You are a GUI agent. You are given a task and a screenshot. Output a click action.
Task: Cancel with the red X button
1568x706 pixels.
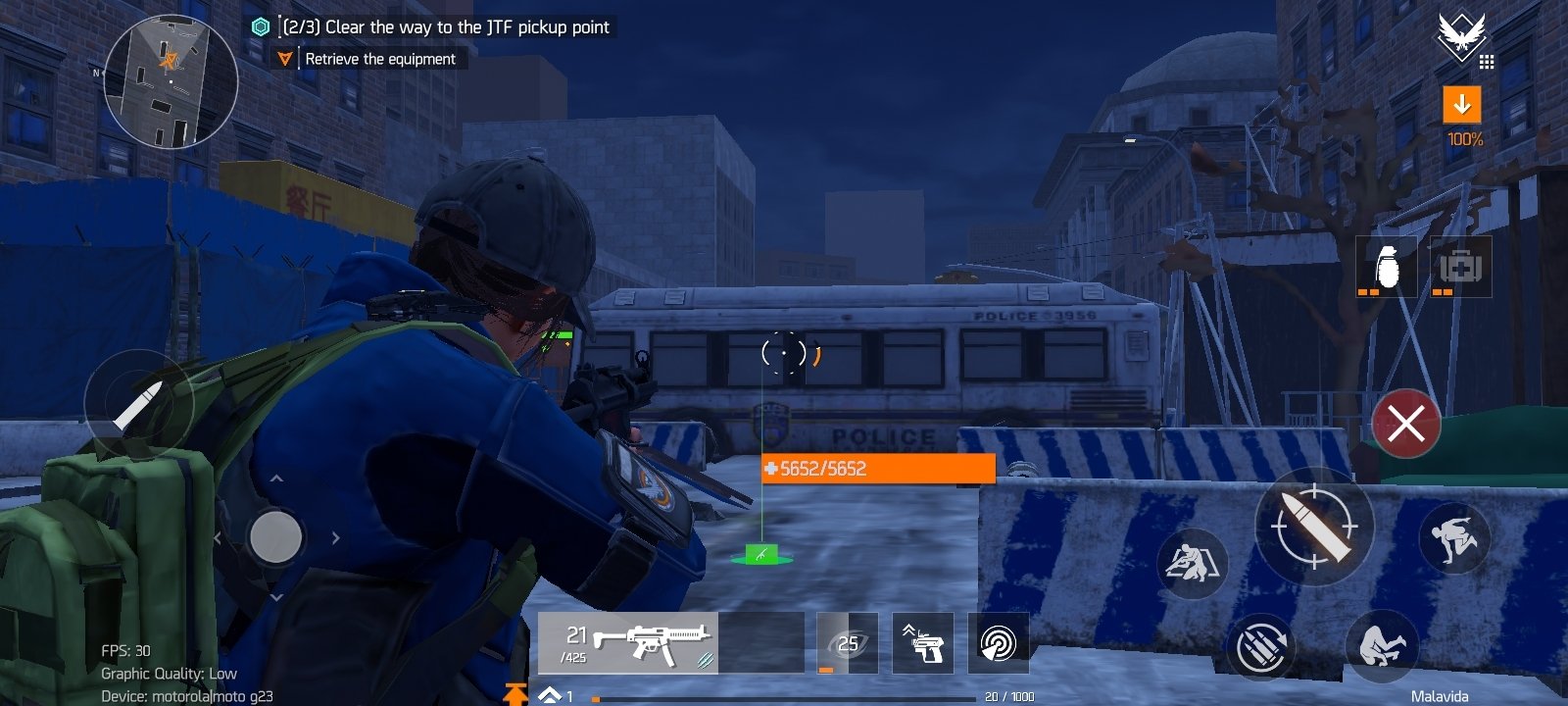tap(1406, 424)
